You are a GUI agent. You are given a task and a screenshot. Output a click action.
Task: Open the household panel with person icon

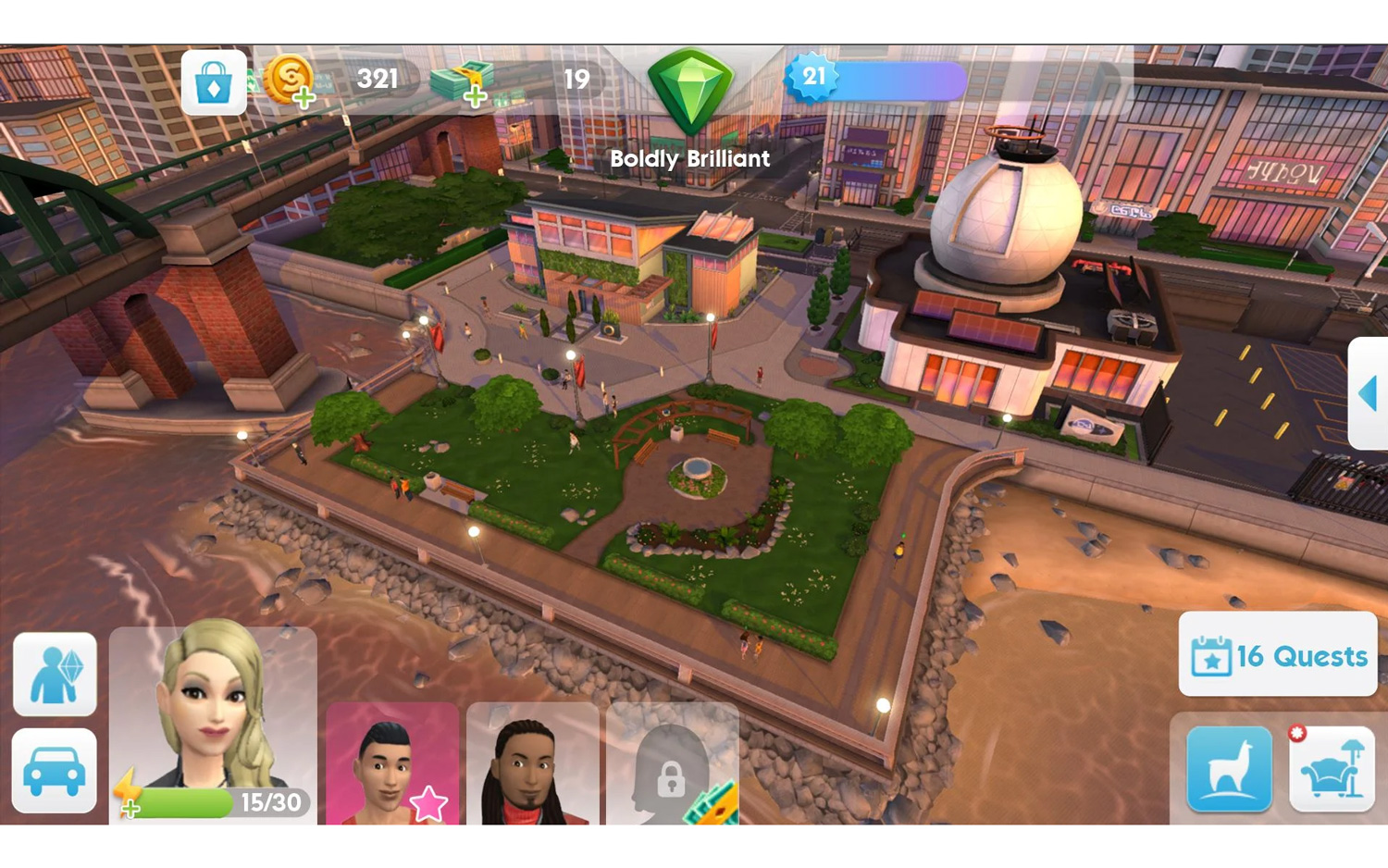coord(54,675)
